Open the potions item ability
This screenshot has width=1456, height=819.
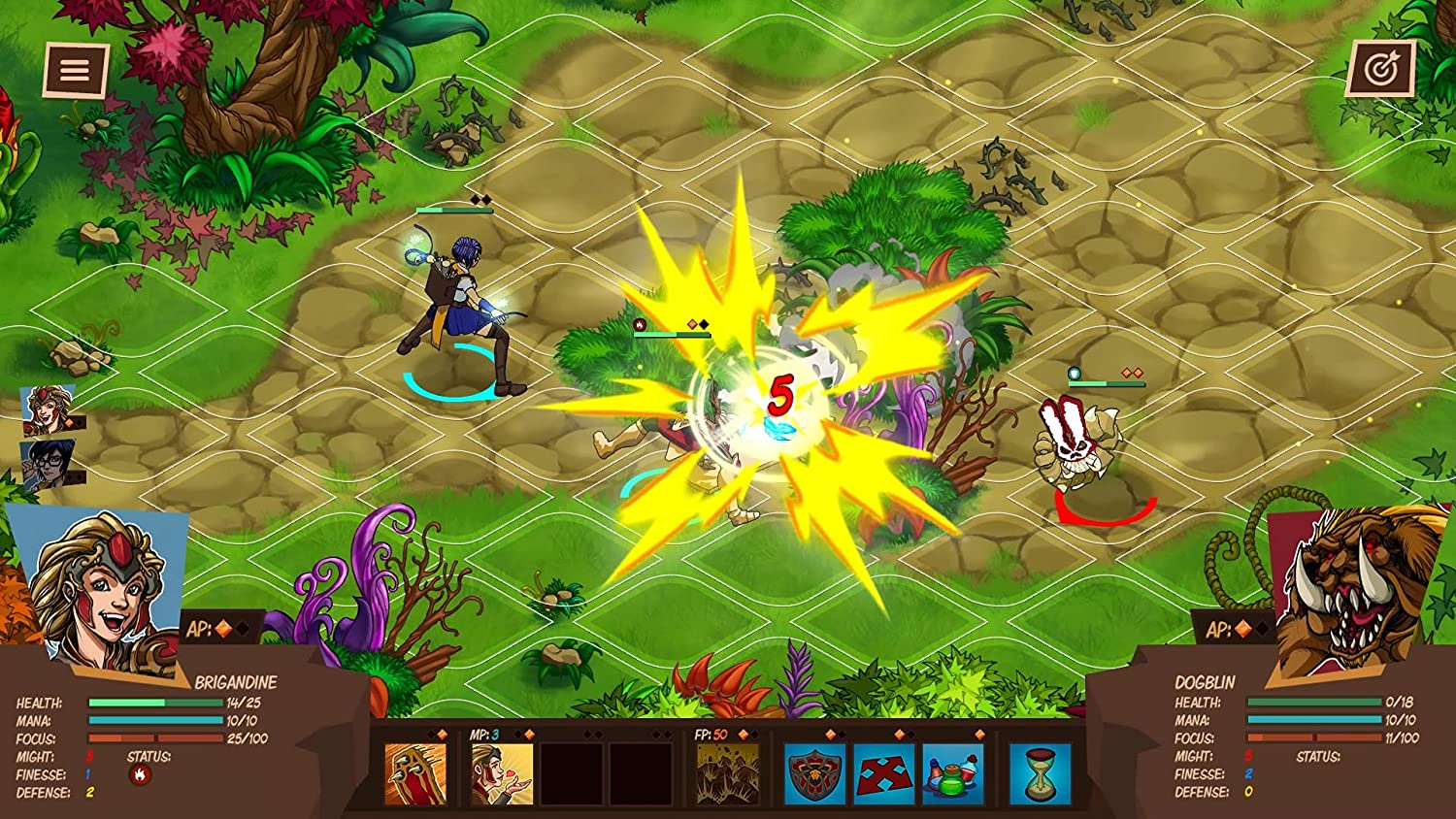[x=952, y=776]
